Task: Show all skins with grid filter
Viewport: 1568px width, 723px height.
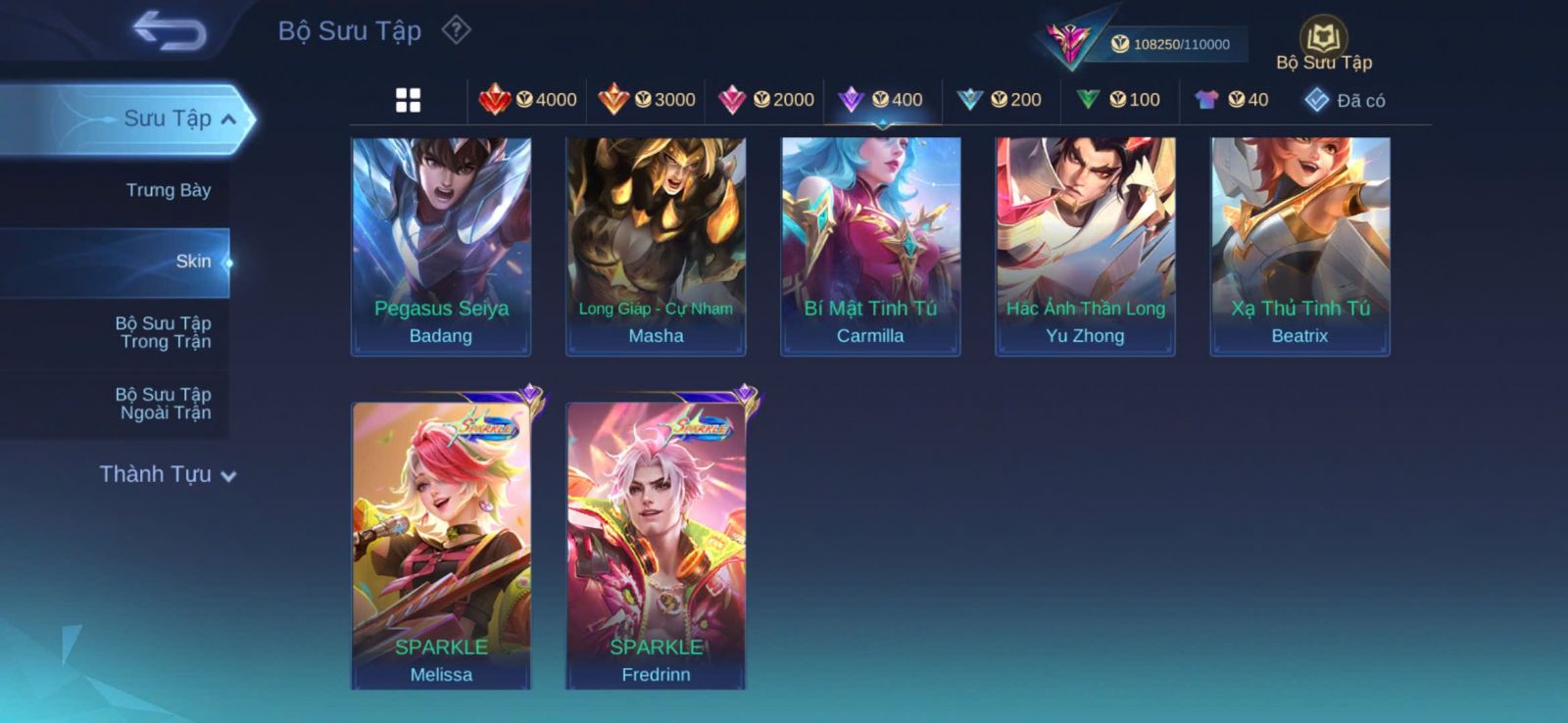Action: (x=408, y=100)
